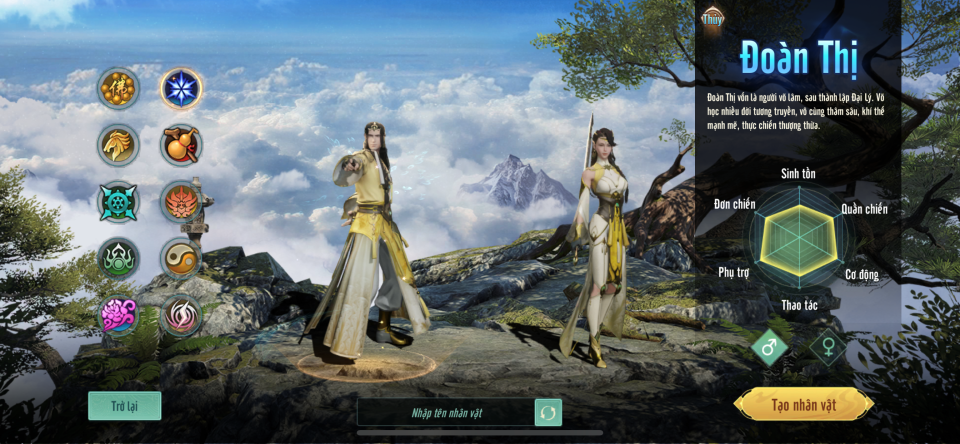Pick the teal wheel shuriken class icon
Screen dimensions: 960x444
tap(119, 202)
